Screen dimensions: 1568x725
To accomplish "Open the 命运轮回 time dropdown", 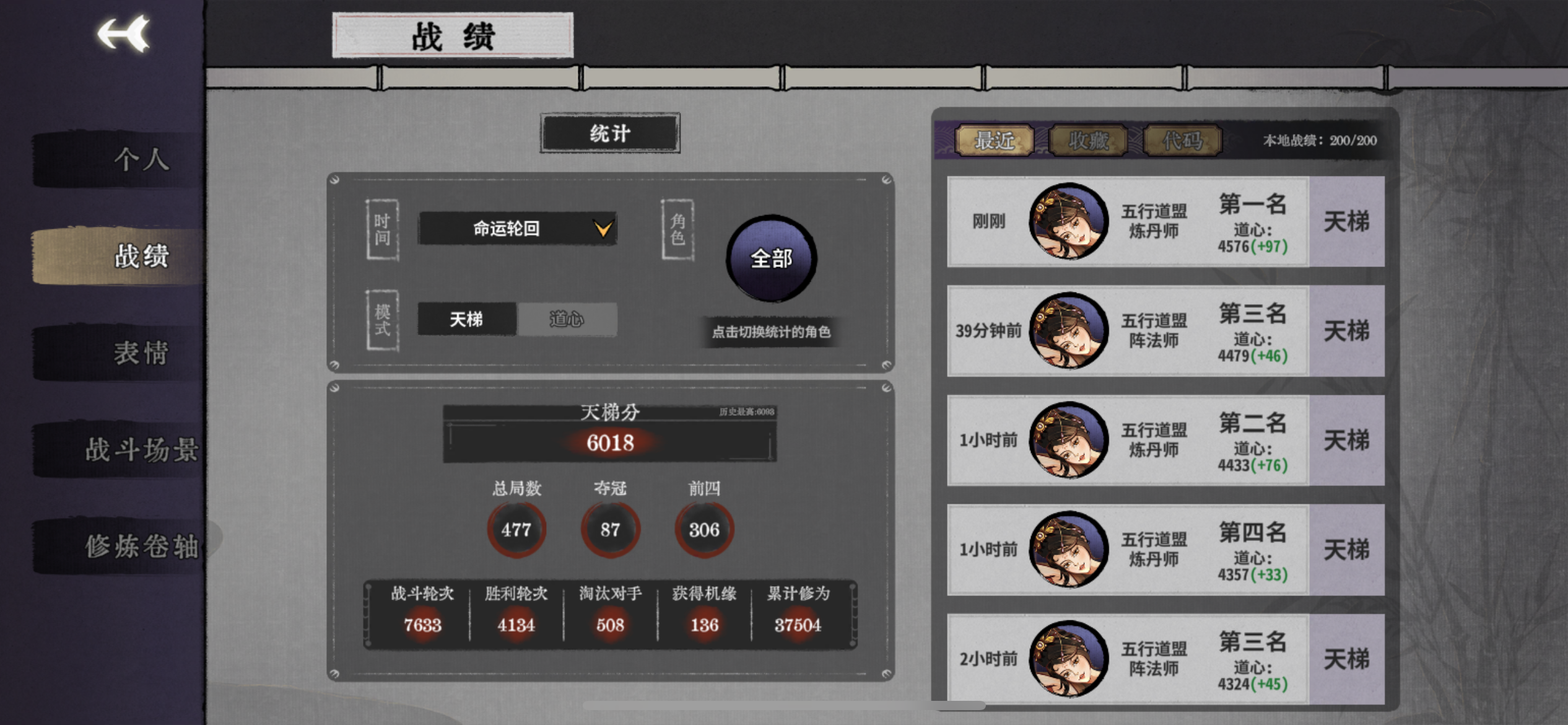I will coord(517,228).
